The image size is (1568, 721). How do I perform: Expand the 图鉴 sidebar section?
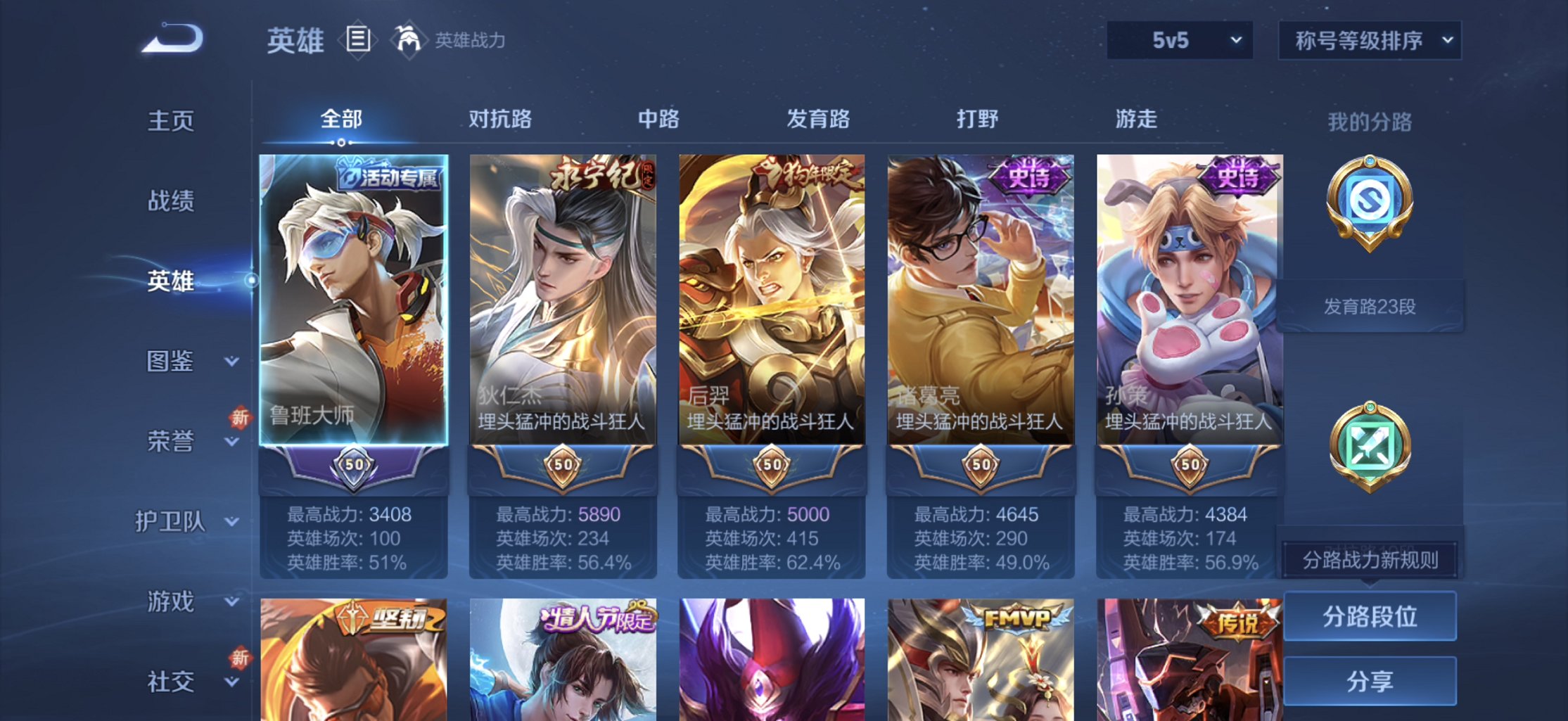pos(173,362)
